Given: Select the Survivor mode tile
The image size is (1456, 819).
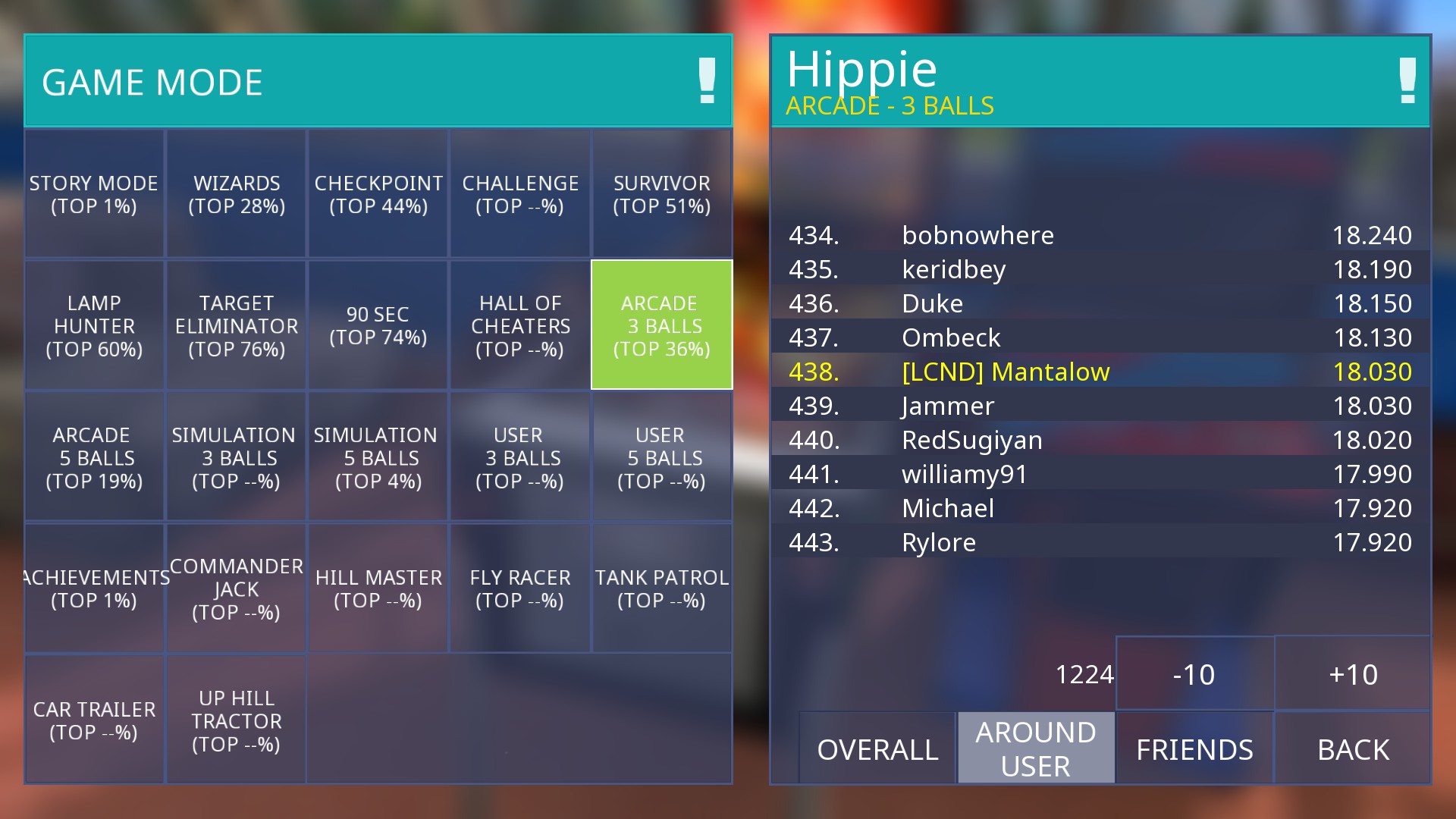Looking at the screenshot, I should coord(661,194).
